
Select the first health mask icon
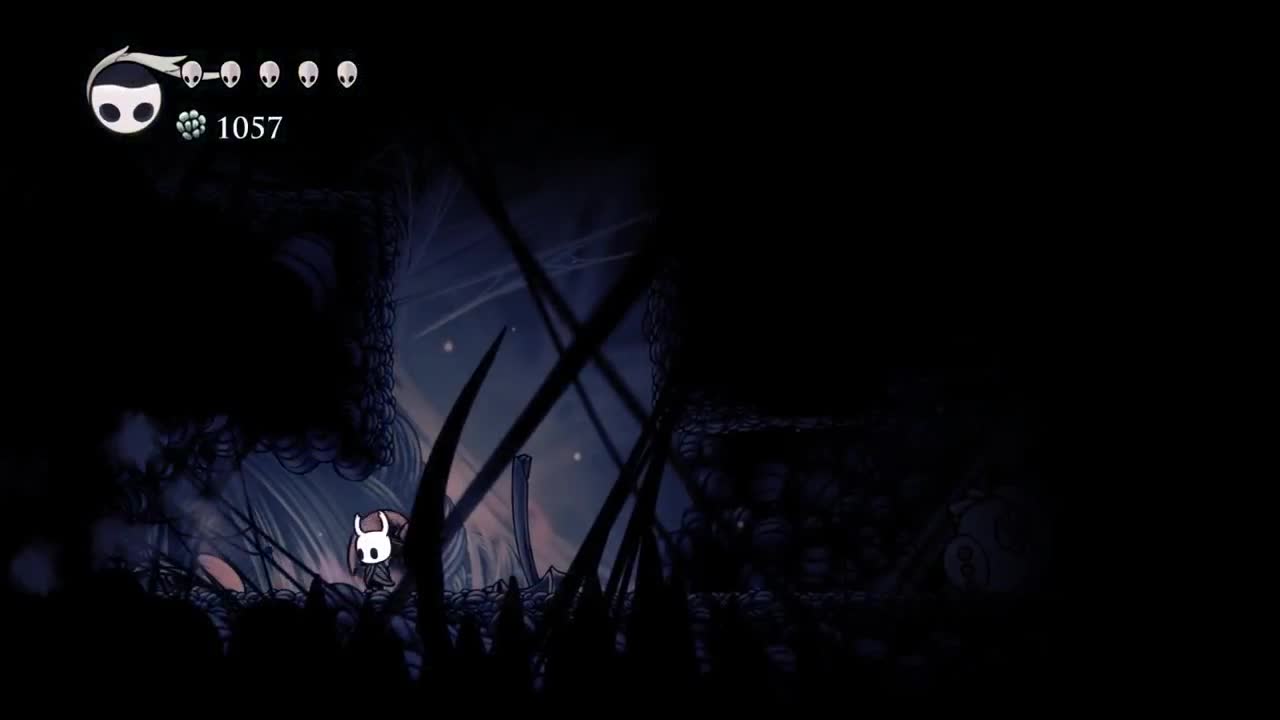click(190, 72)
